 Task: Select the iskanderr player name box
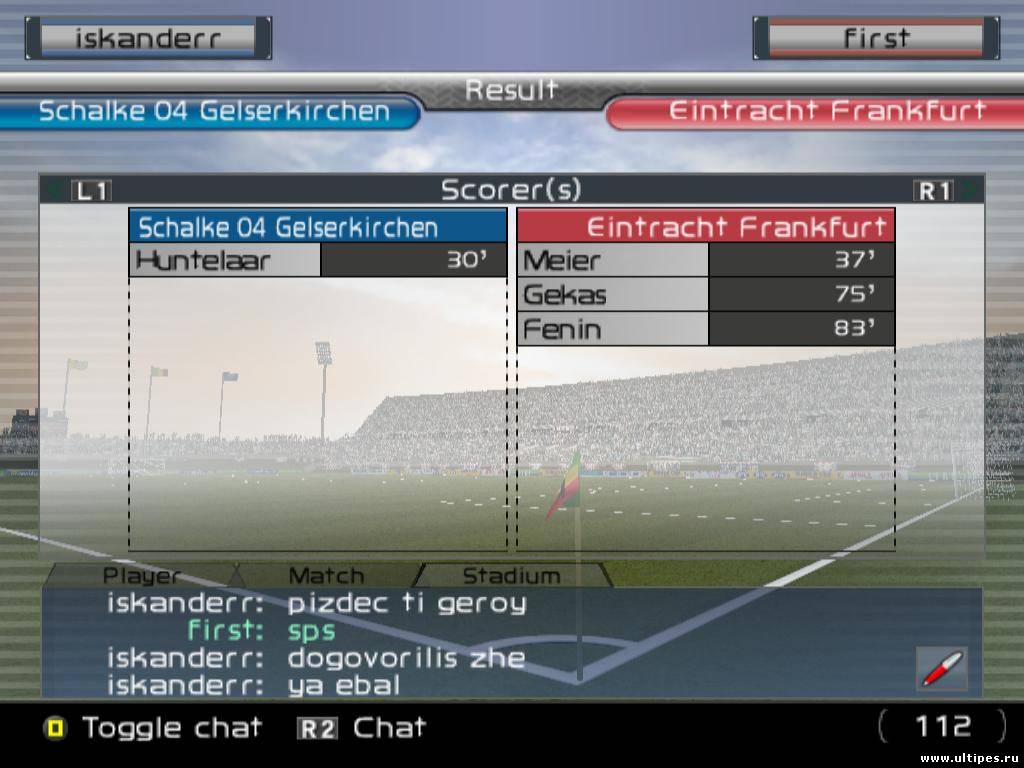point(149,39)
